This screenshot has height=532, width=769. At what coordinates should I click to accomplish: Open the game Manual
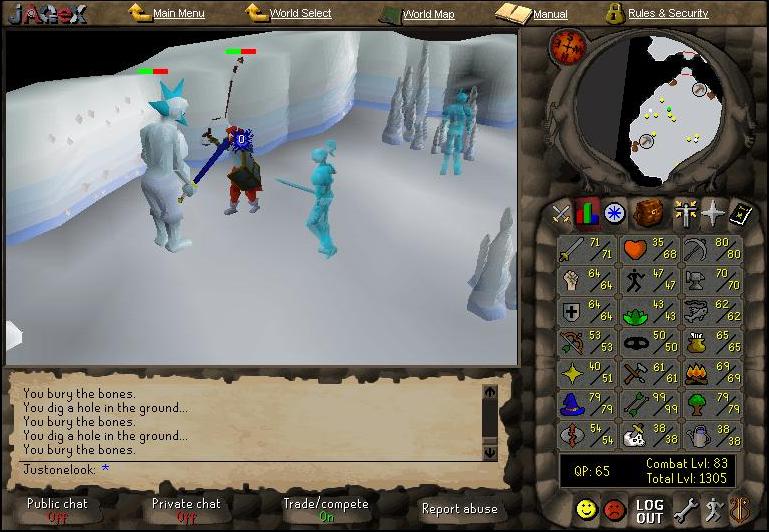tap(549, 15)
